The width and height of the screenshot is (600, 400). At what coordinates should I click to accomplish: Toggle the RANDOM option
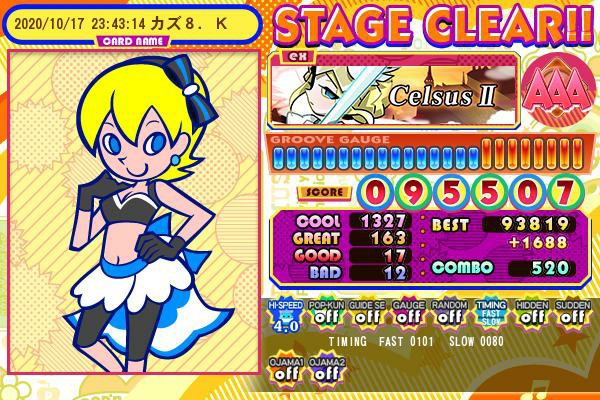[448, 315]
